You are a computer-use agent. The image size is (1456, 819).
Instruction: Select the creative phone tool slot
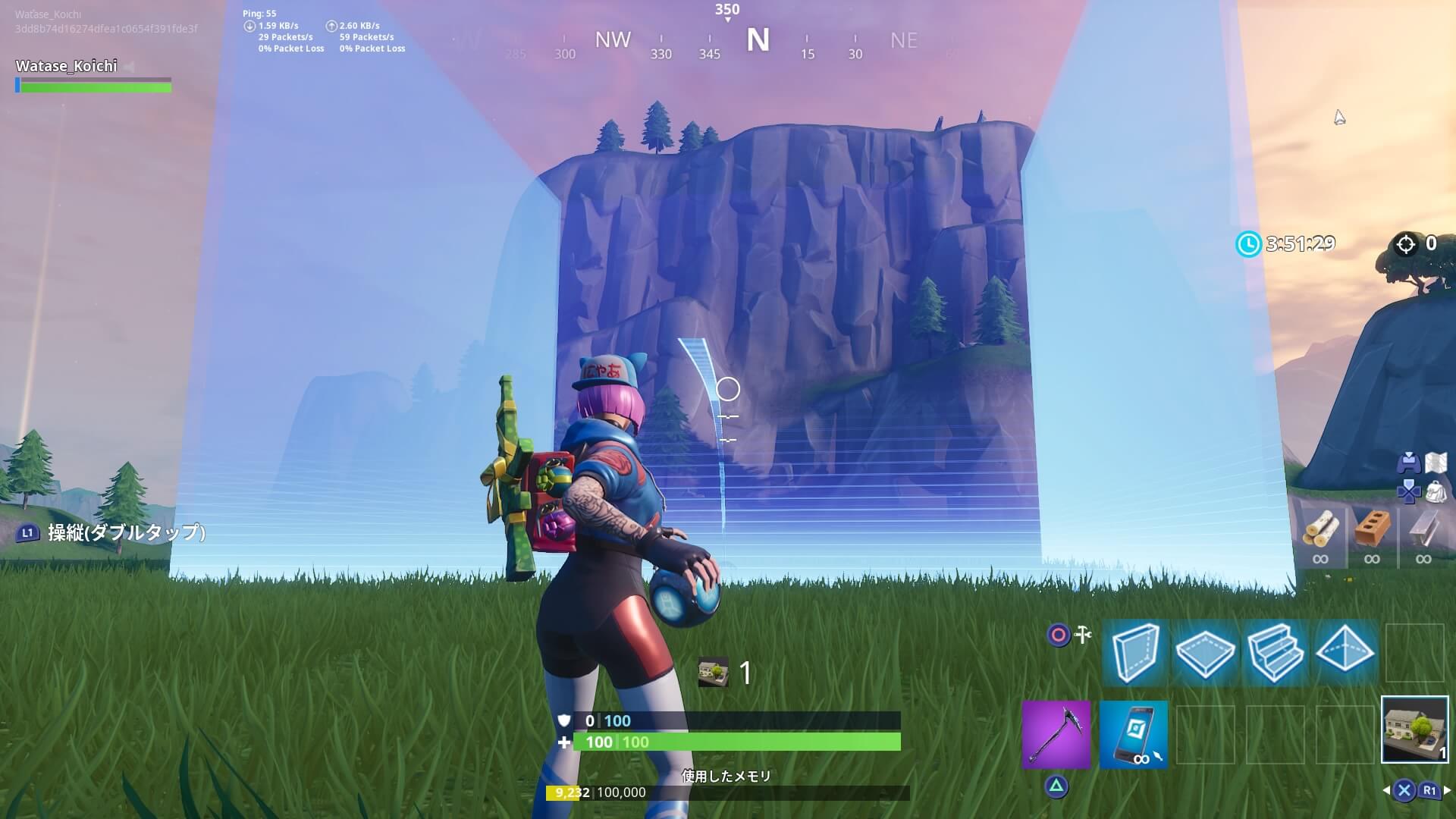(1133, 734)
